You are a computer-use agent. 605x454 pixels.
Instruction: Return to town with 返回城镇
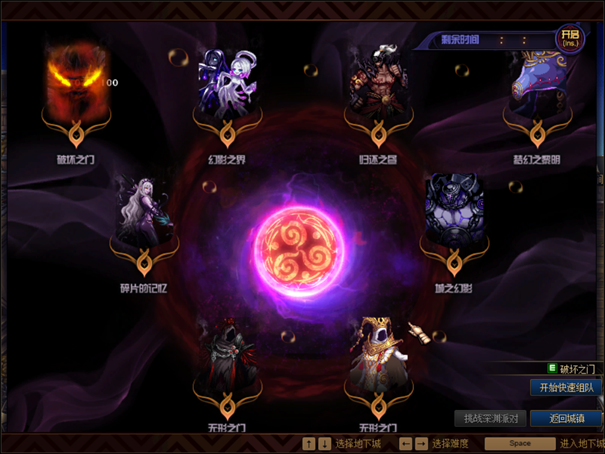(566, 418)
